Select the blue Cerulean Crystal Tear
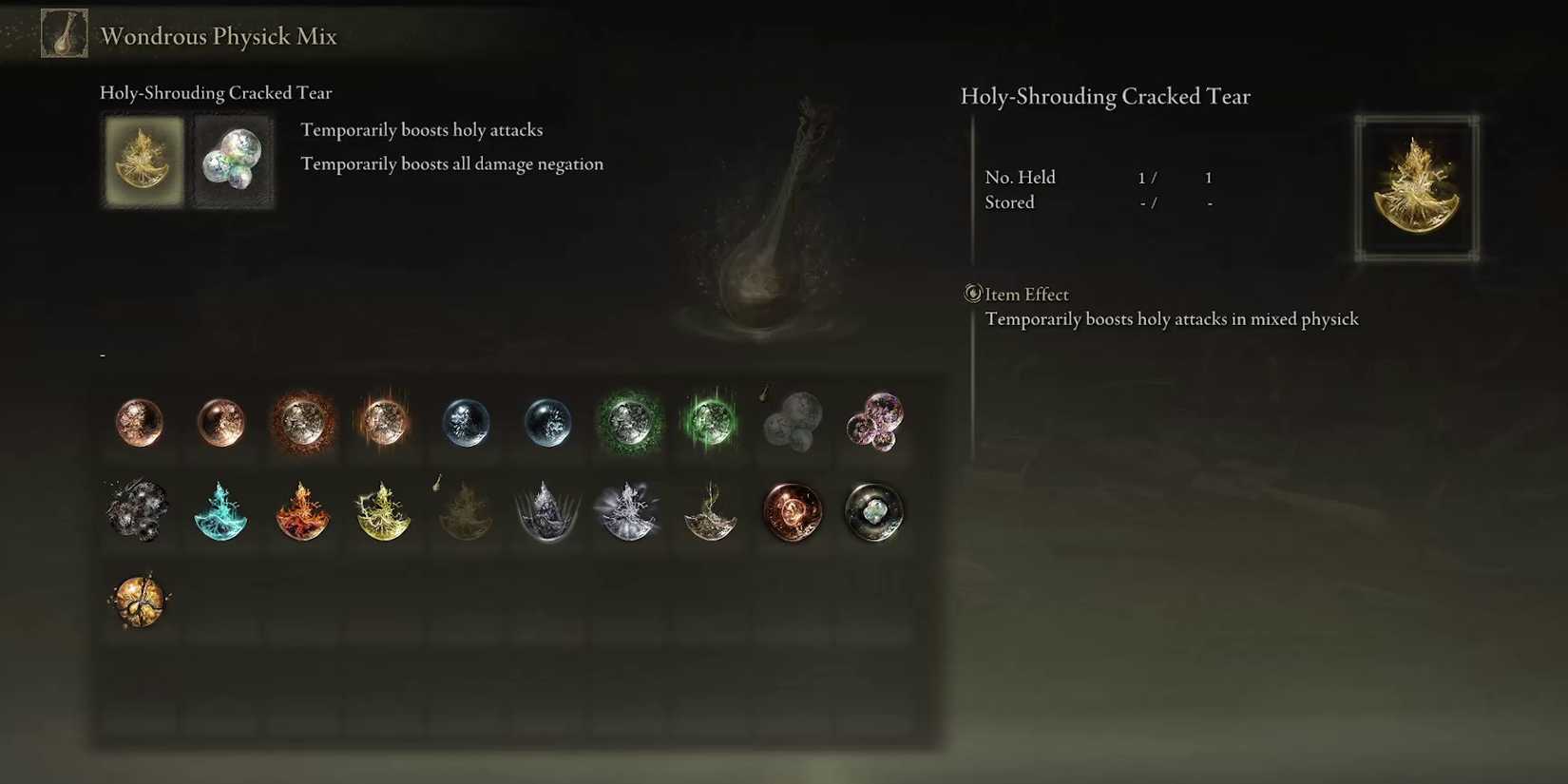 pos(466,425)
